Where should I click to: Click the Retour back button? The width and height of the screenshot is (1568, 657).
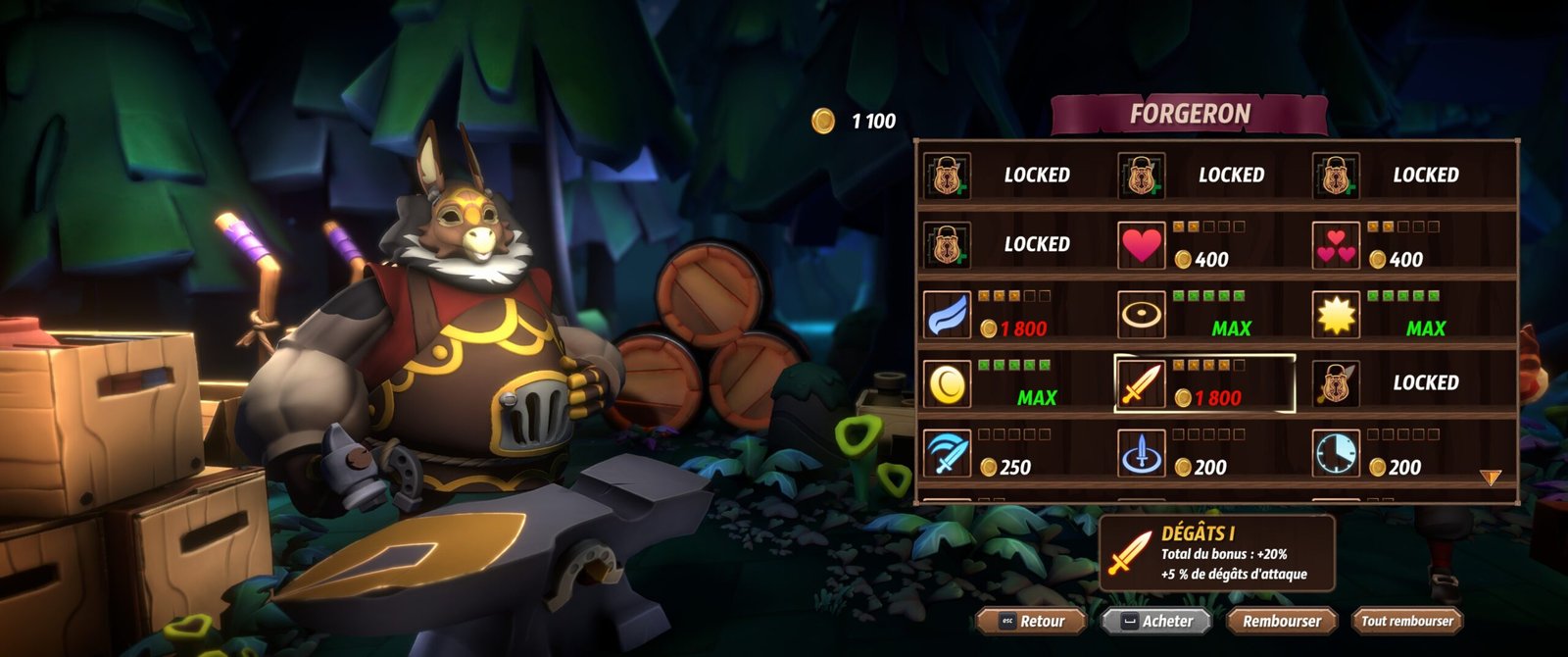1032,621
